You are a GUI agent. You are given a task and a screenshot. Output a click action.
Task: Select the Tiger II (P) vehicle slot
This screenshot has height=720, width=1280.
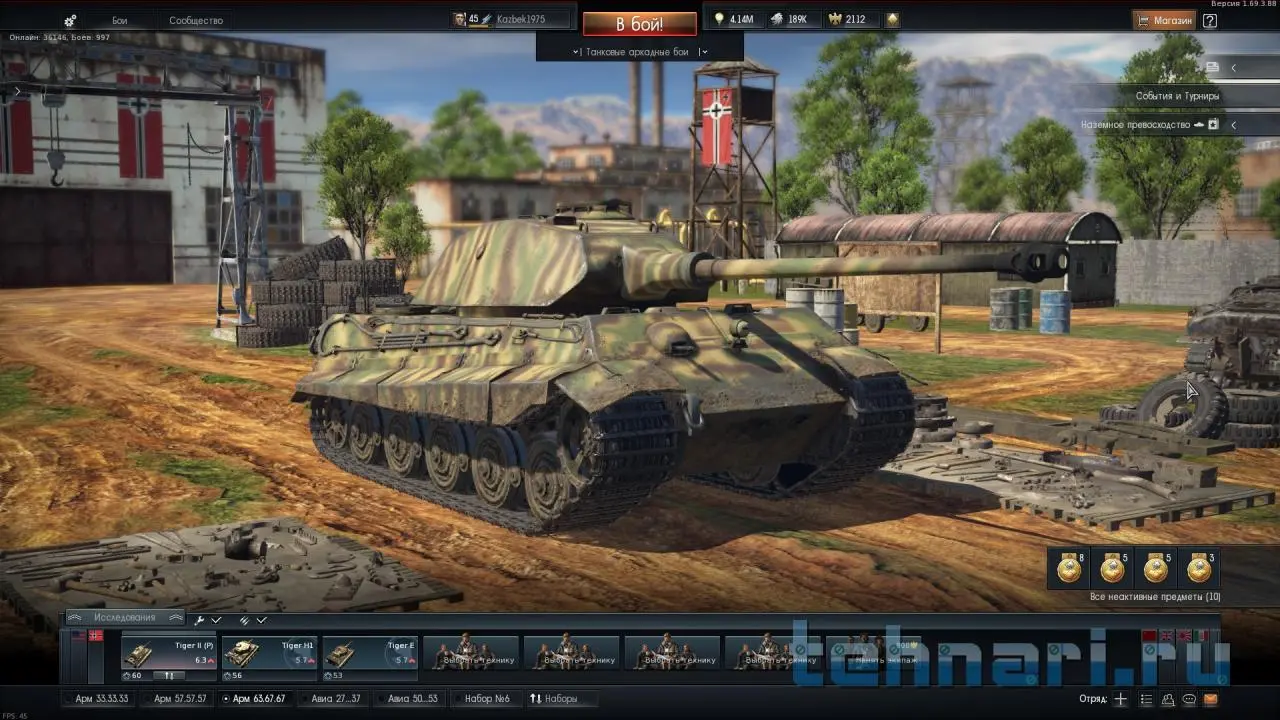pyautogui.click(x=168, y=653)
